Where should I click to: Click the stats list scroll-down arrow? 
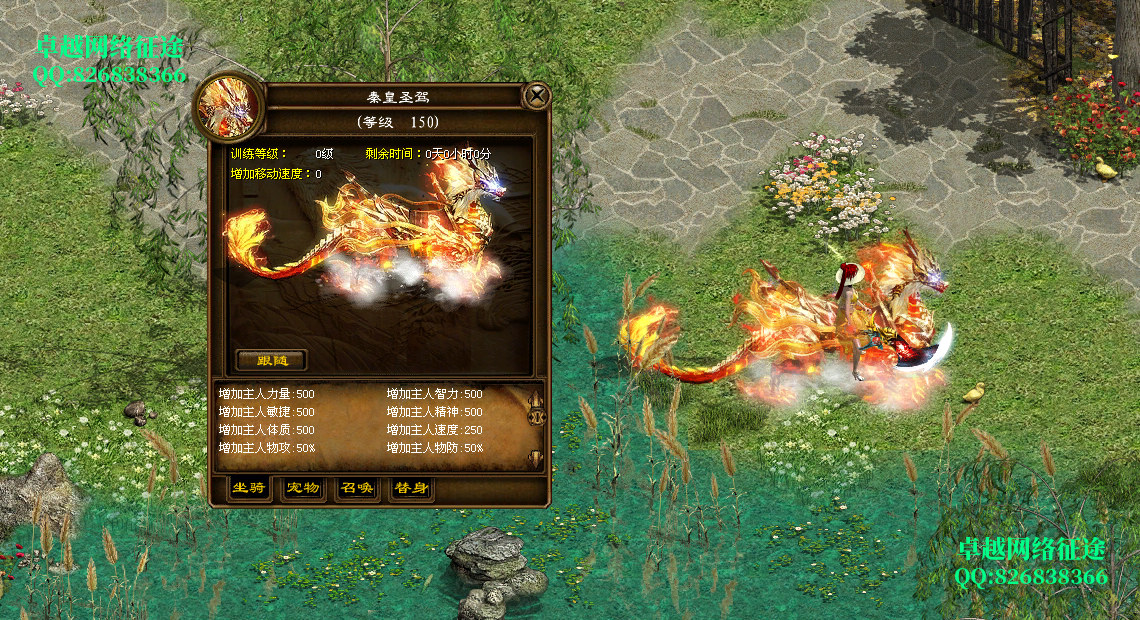pos(536,457)
